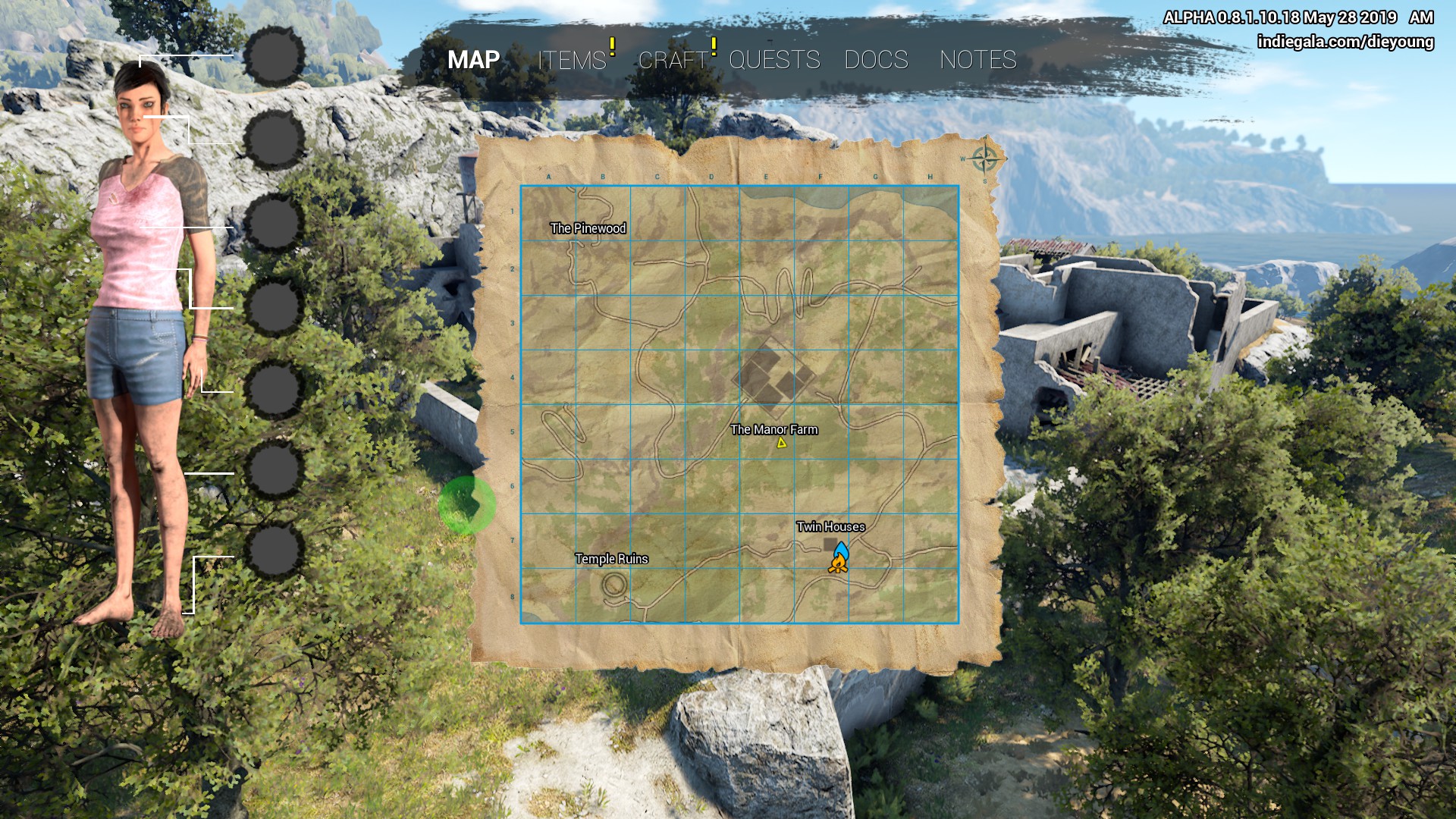Choose The Pinewood location on map
1456x819 pixels.
tap(588, 228)
